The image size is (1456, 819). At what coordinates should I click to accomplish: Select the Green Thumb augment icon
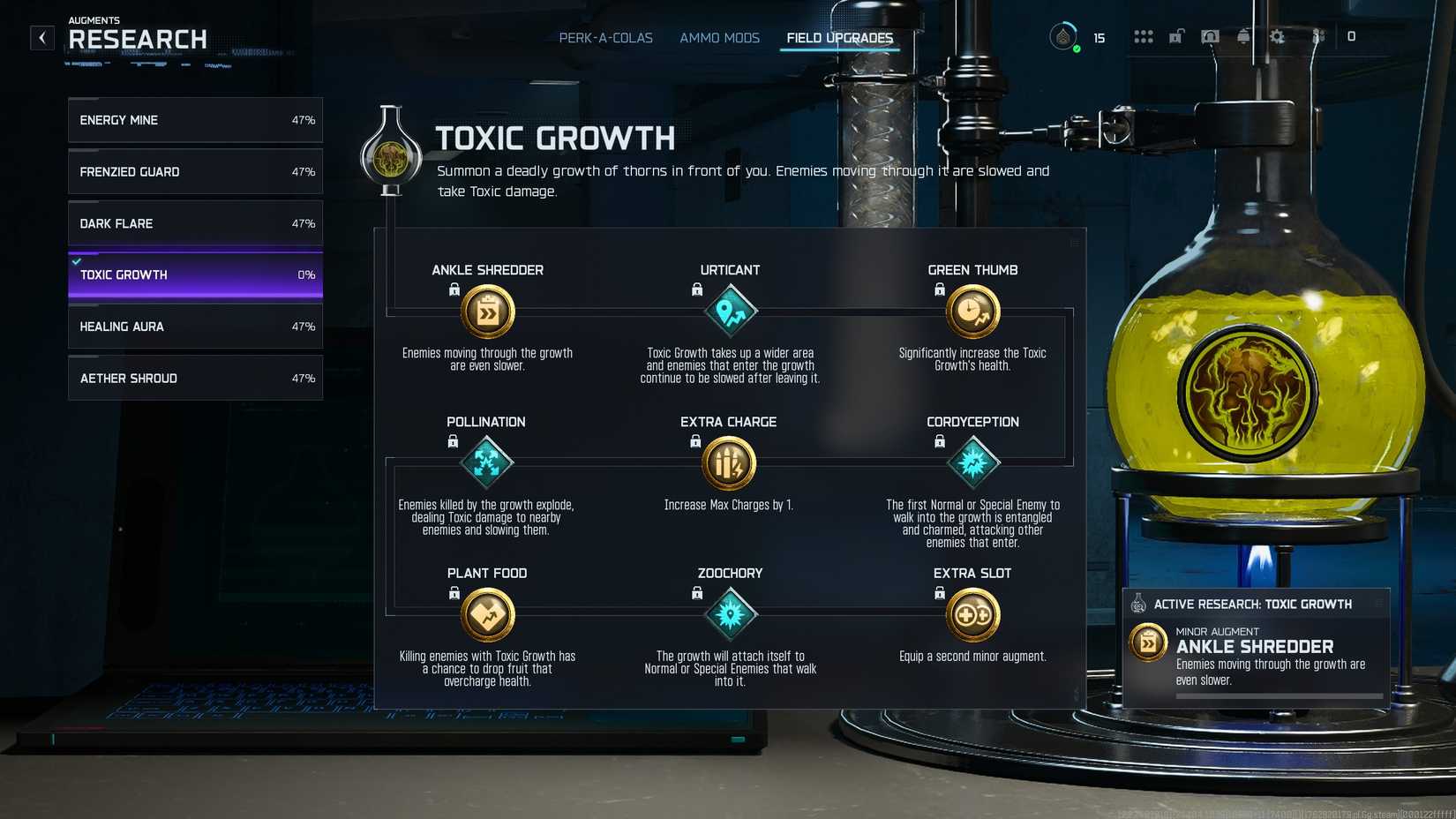pyautogui.click(x=972, y=312)
